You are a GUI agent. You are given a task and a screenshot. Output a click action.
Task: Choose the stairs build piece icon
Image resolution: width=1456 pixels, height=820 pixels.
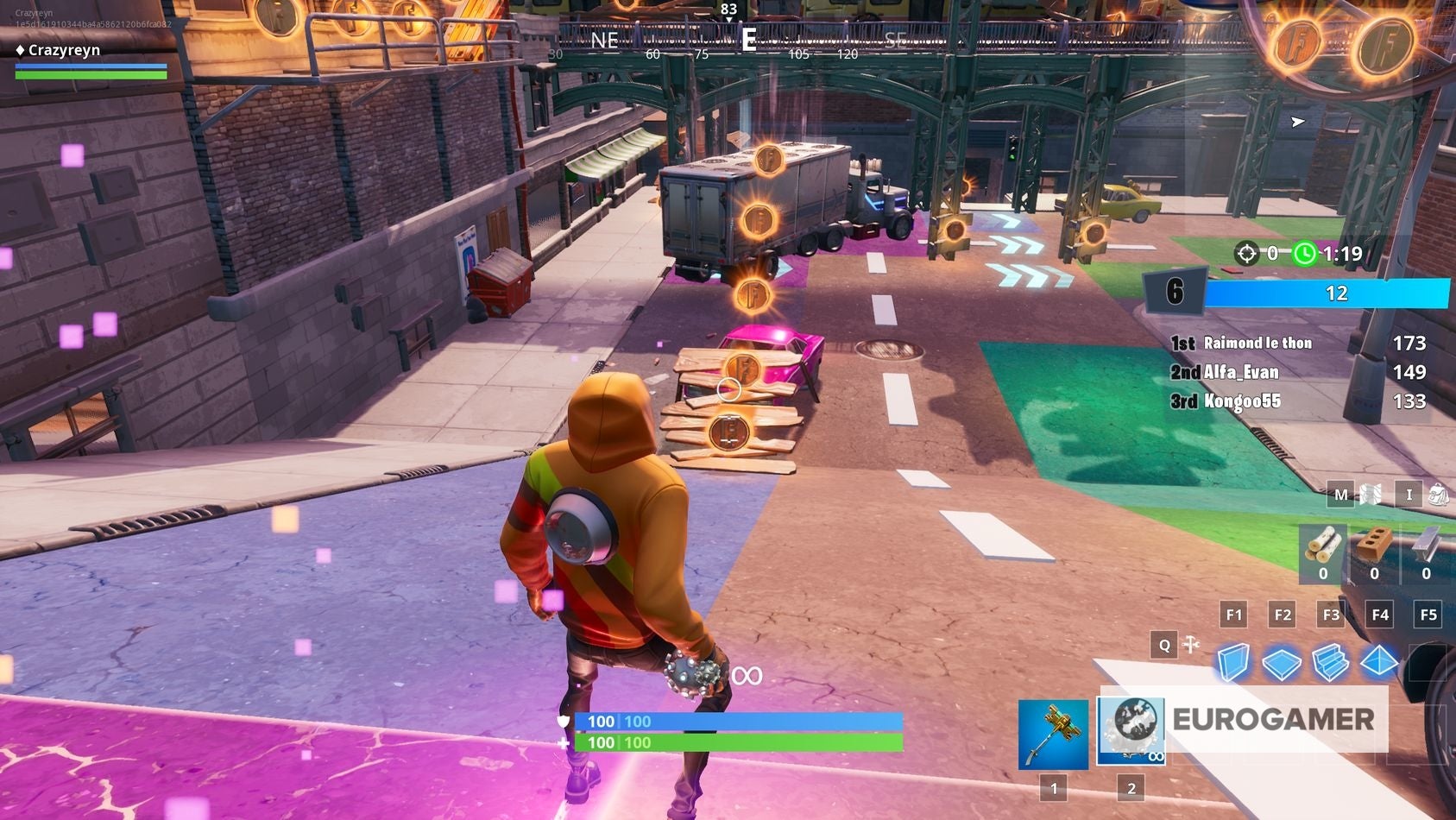1332,660
